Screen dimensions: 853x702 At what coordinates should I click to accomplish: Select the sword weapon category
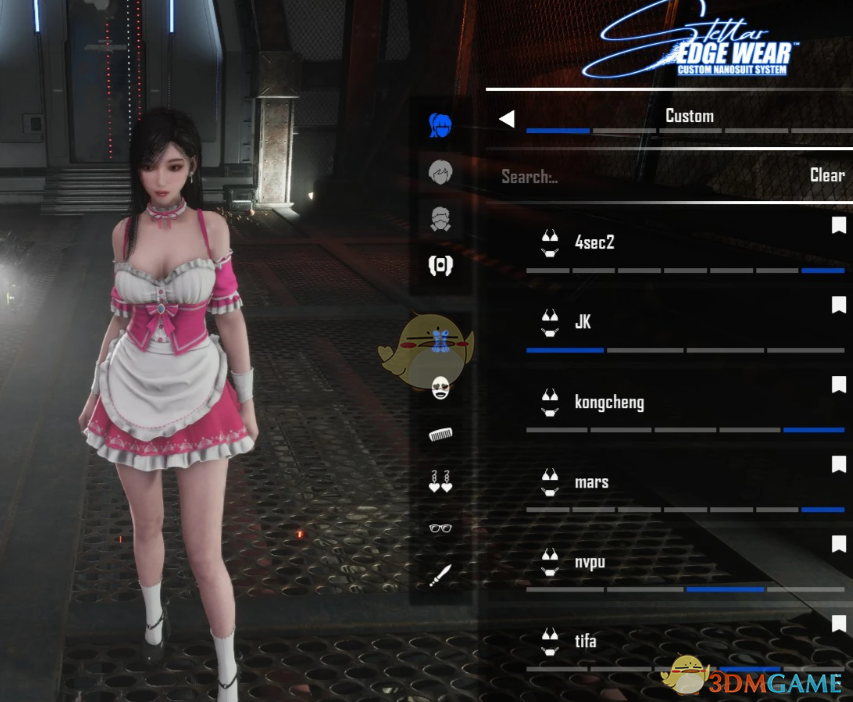coord(440,575)
